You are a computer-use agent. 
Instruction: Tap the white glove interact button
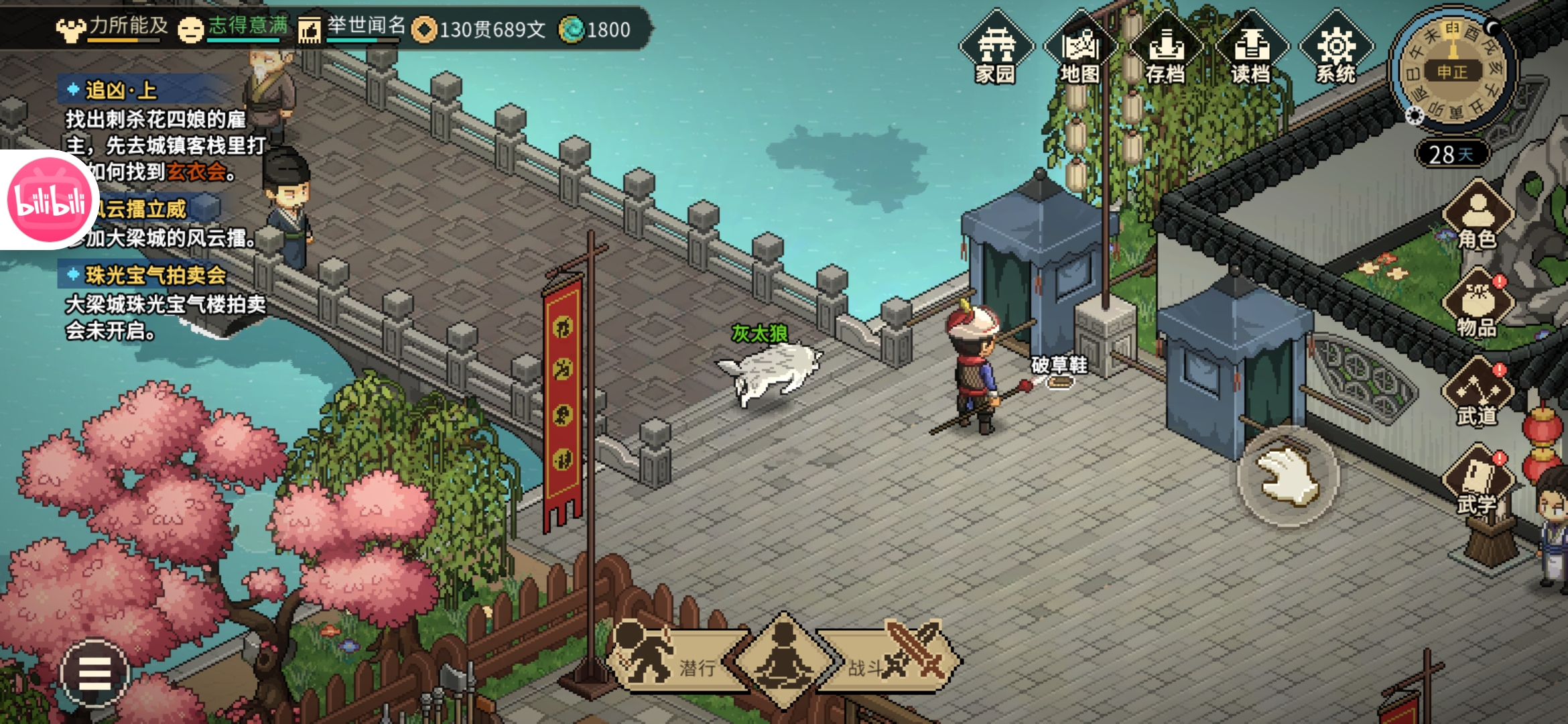click(x=1287, y=477)
